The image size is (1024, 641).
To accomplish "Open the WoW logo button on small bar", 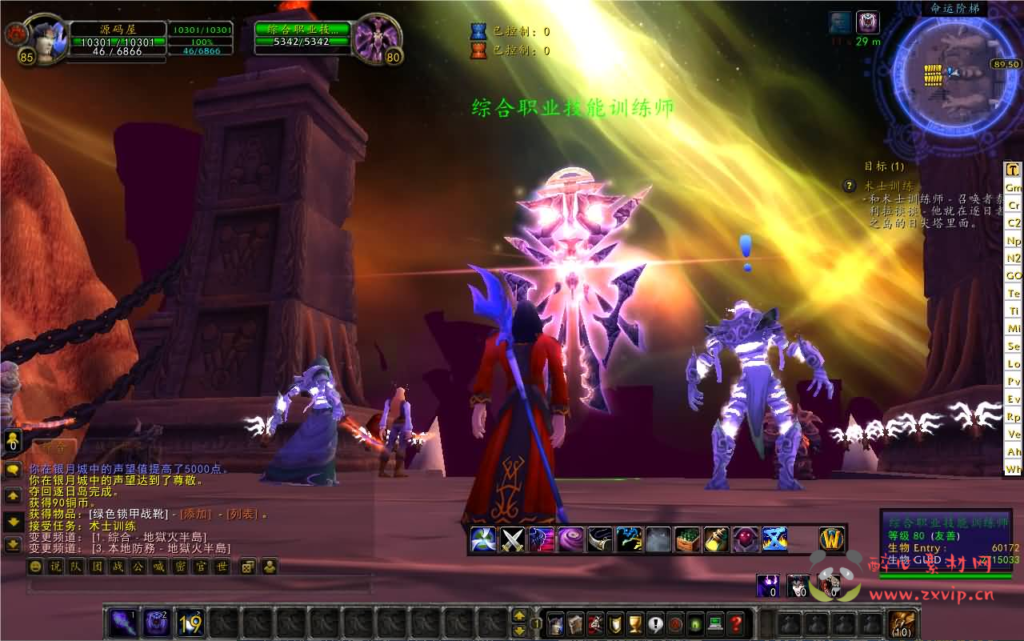I will (x=832, y=540).
